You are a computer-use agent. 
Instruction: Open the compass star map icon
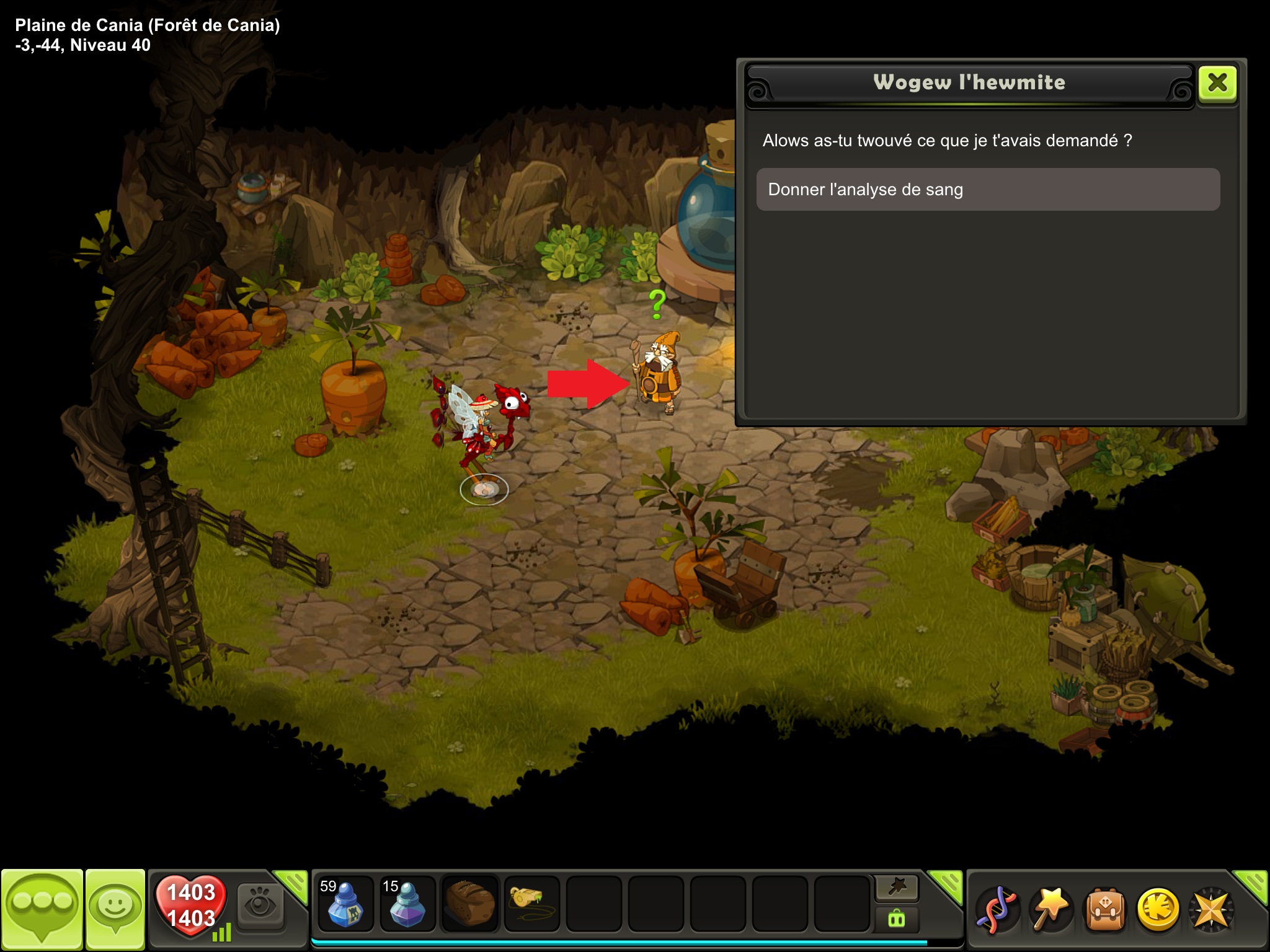(1211, 910)
